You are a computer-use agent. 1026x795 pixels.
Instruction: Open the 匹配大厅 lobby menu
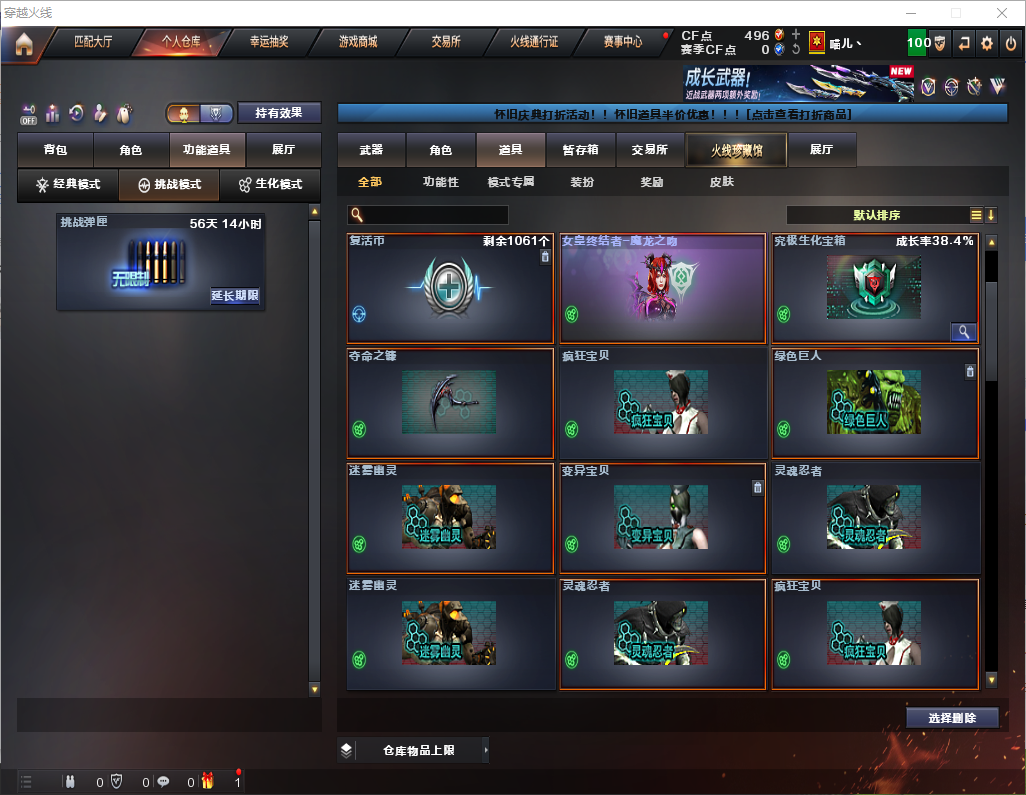[93, 42]
